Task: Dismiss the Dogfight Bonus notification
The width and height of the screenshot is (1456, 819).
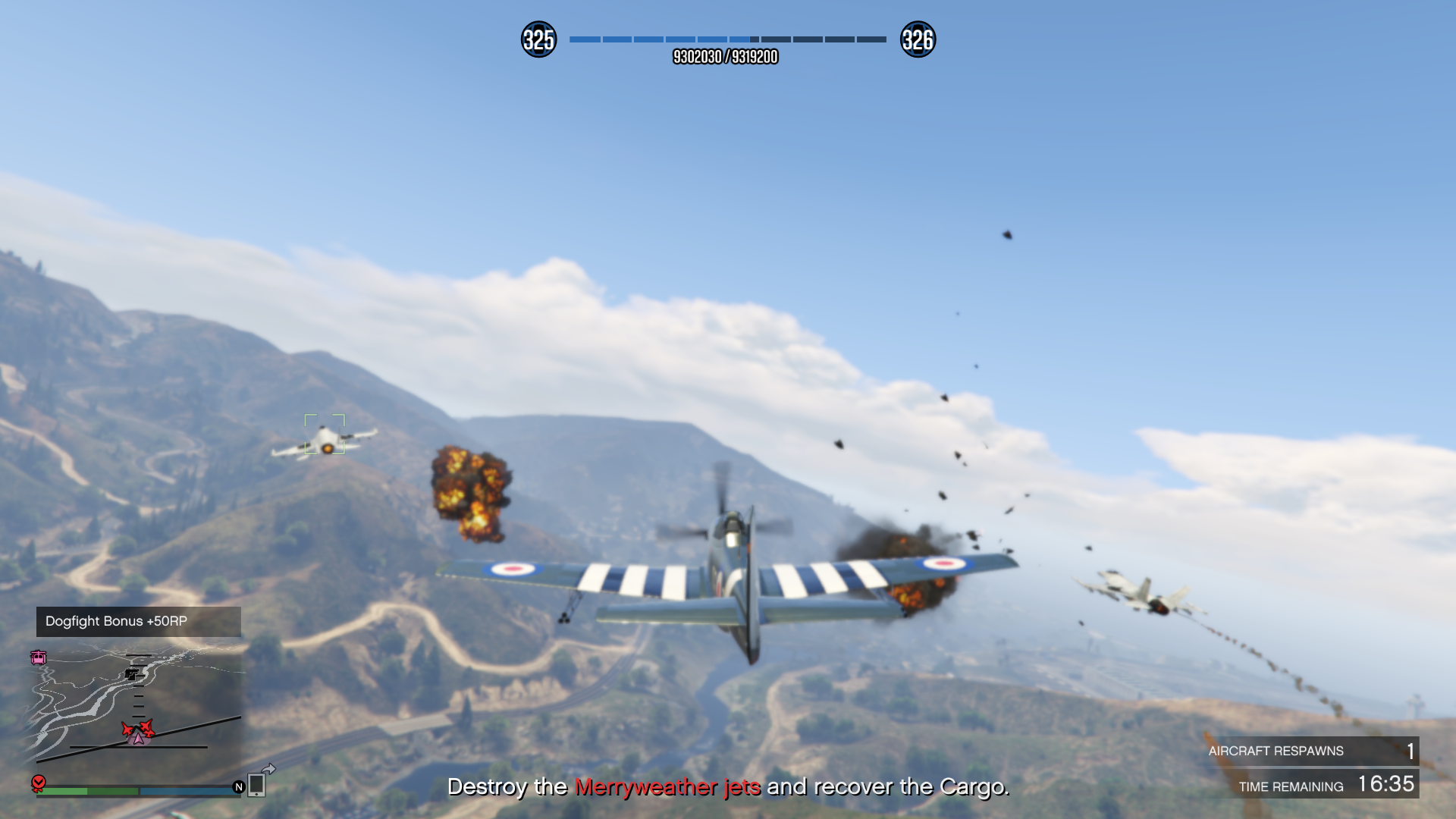Action: 138,621
